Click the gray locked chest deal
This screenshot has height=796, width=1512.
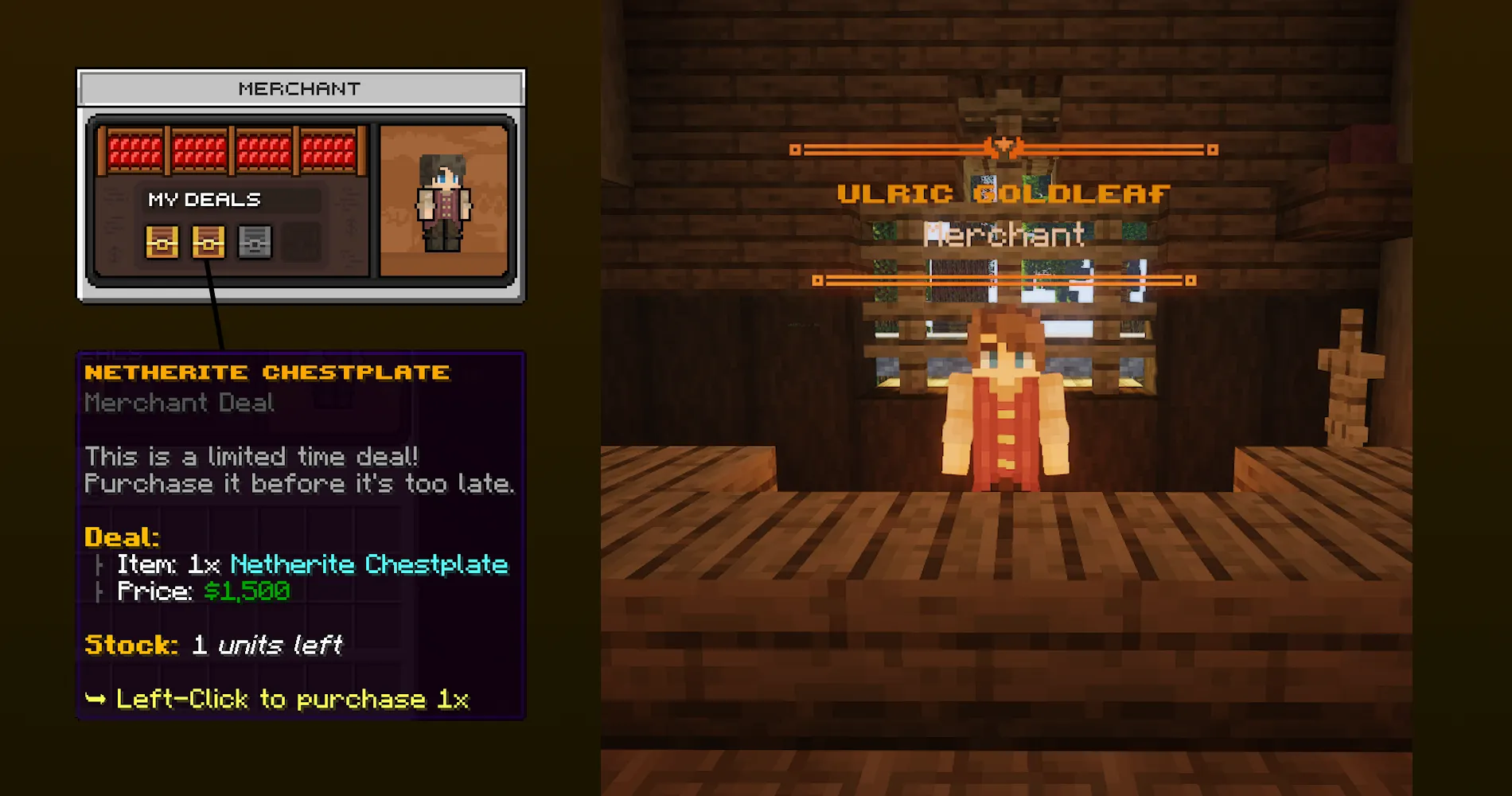tap(255, 243)
